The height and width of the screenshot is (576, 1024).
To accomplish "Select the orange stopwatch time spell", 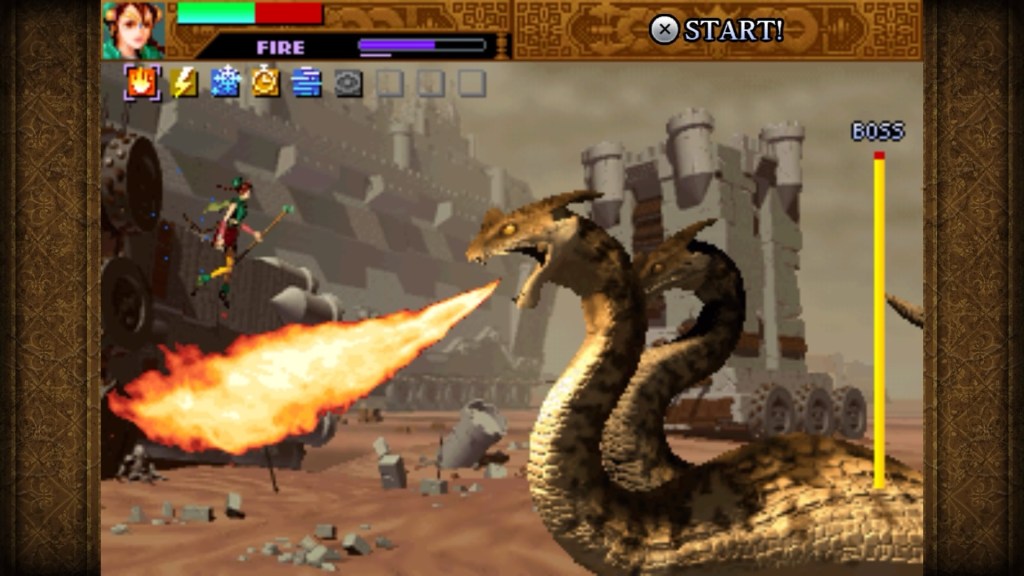I will coord(266,82).
